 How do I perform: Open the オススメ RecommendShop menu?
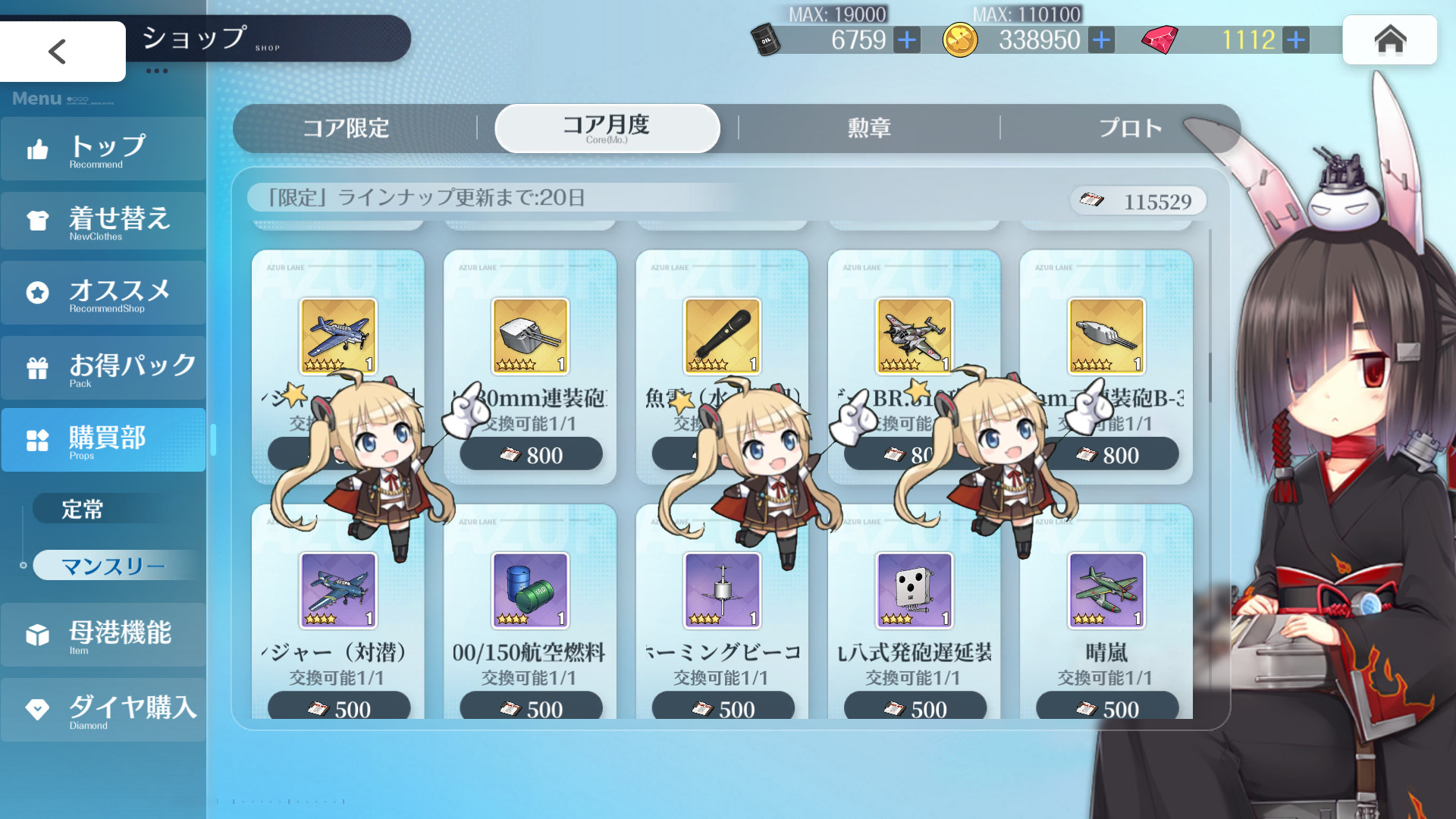point(103,293)
